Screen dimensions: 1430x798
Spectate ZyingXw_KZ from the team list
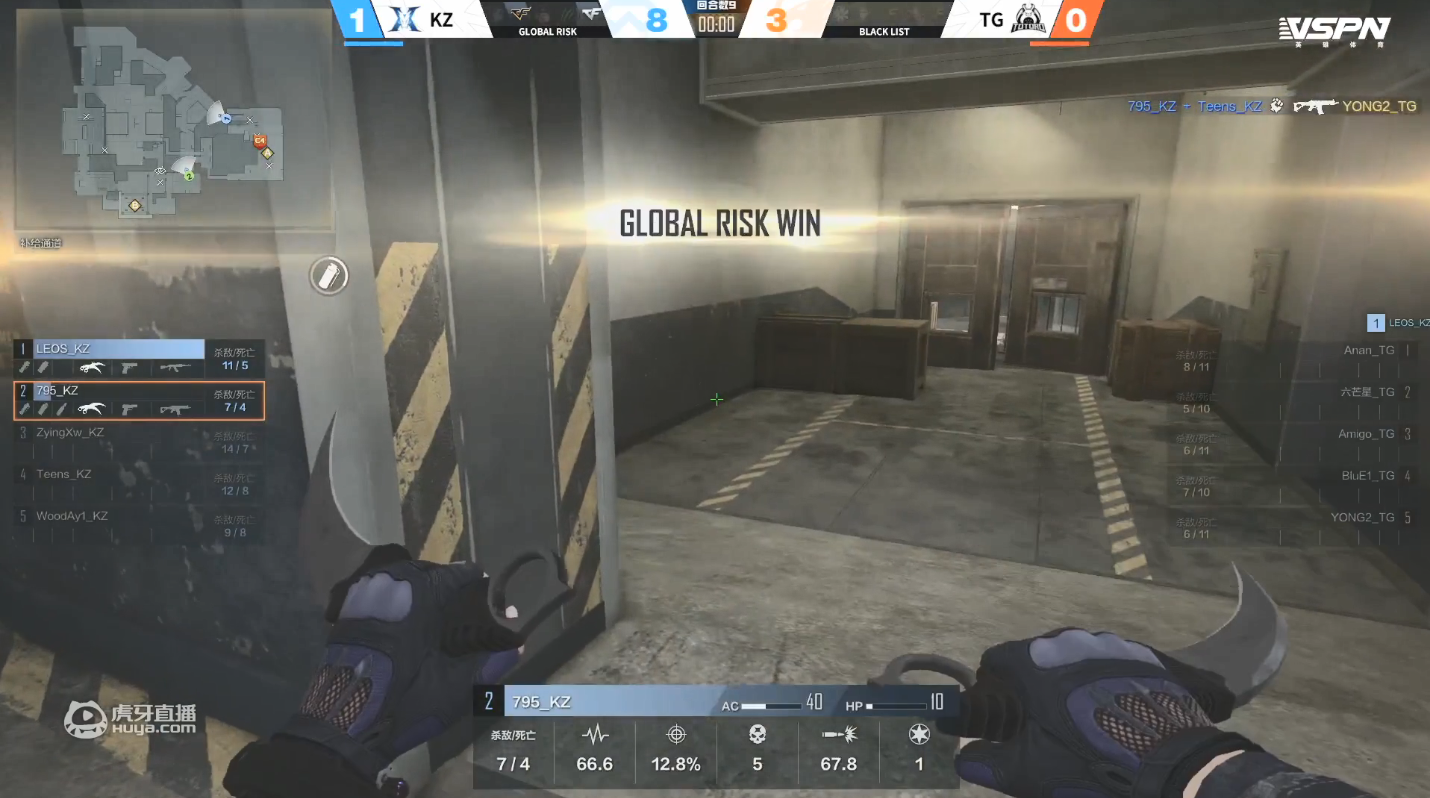138,440
